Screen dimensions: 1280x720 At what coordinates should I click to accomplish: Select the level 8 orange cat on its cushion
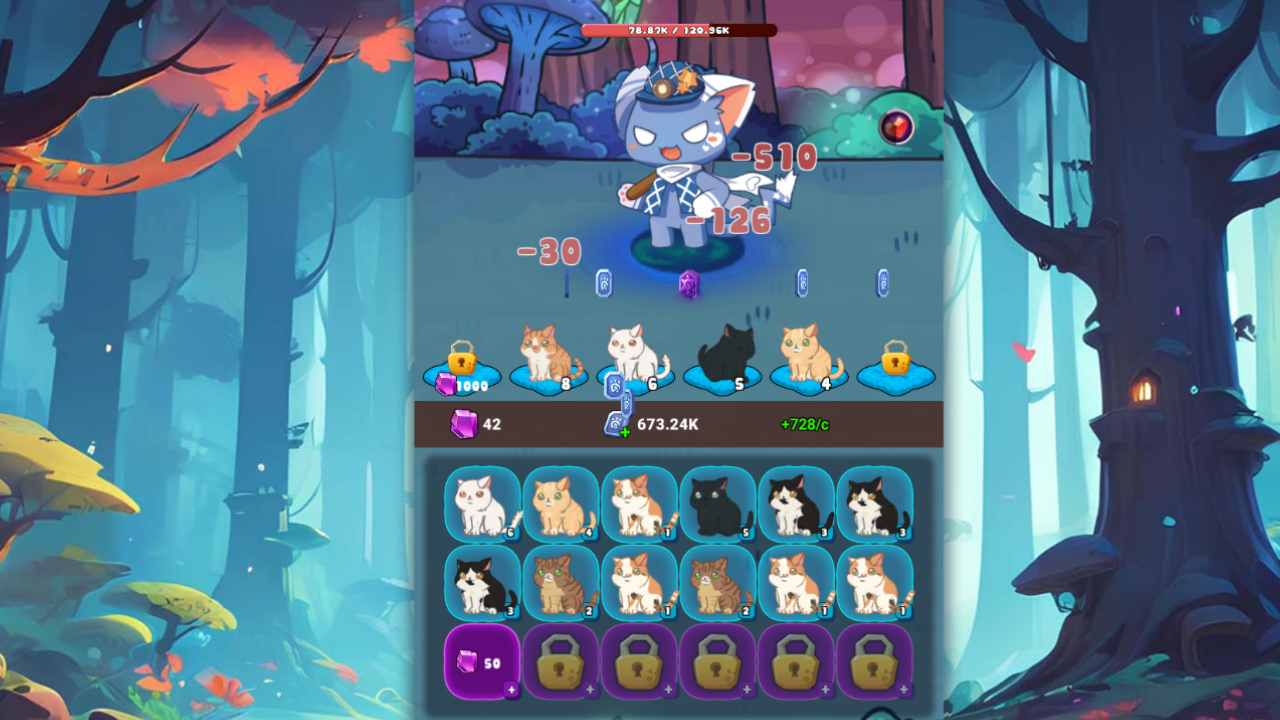click(544, 350)
